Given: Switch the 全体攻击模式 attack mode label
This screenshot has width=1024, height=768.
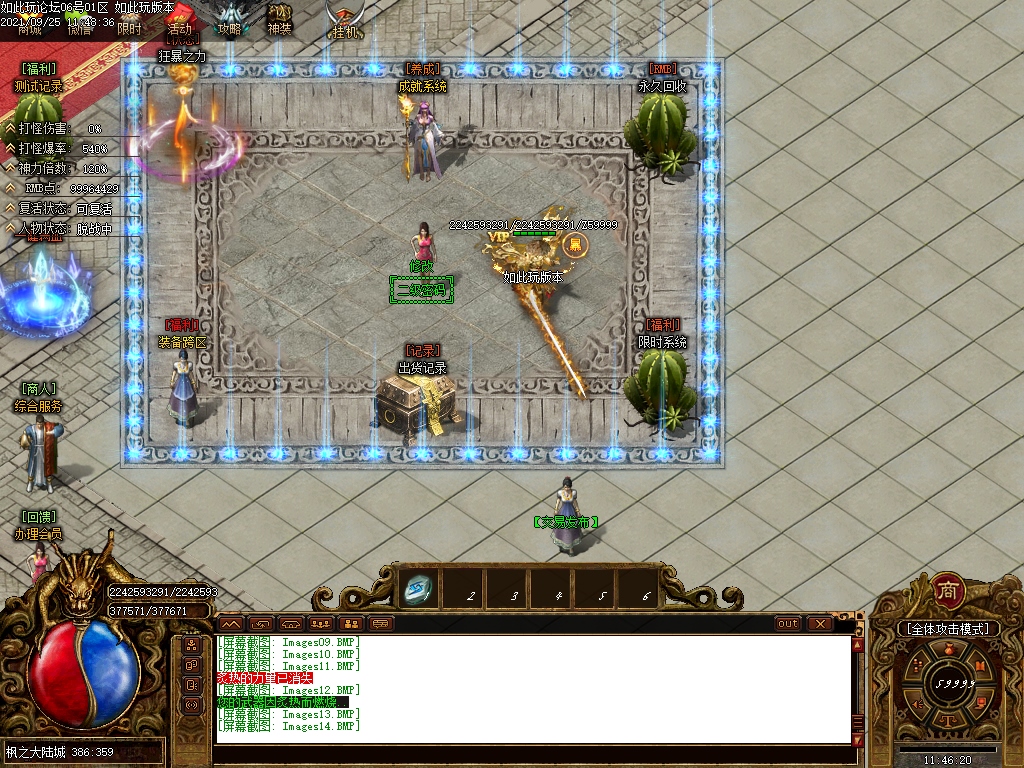Looking at the screenshot, I should pos(946,629).
